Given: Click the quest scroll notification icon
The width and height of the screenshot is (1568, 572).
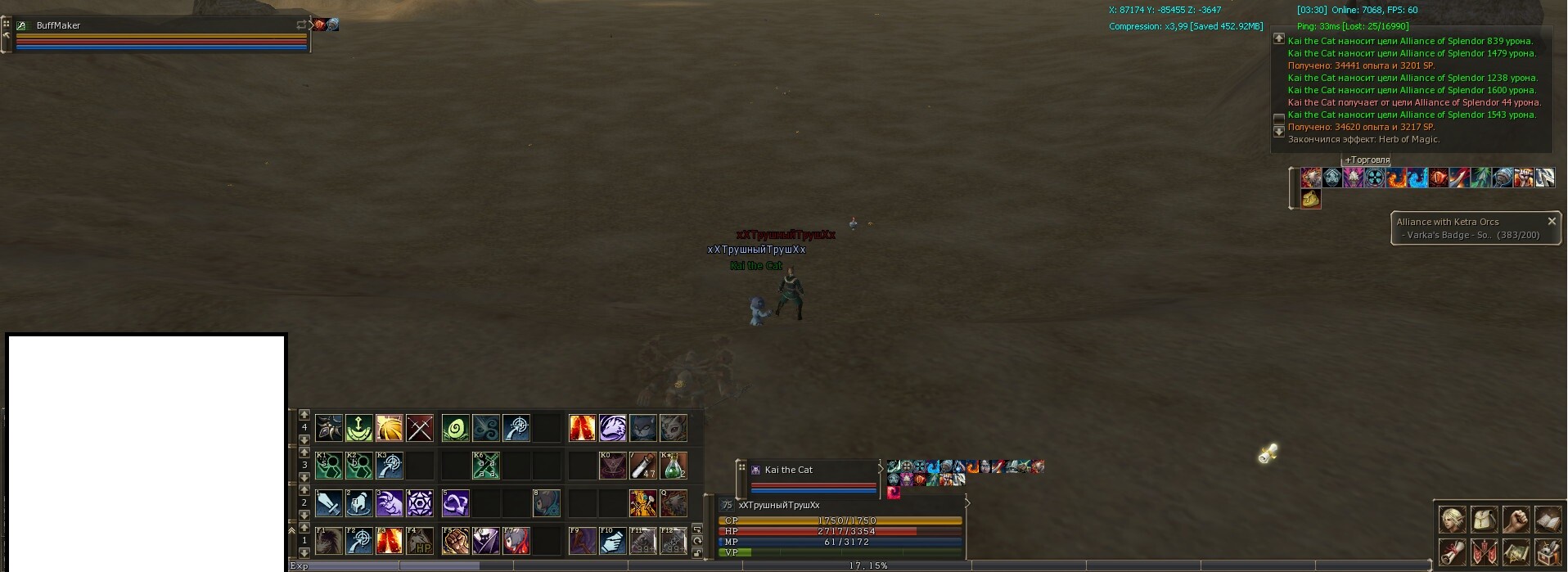Looking at the screenshot, I should [1268, 453].
